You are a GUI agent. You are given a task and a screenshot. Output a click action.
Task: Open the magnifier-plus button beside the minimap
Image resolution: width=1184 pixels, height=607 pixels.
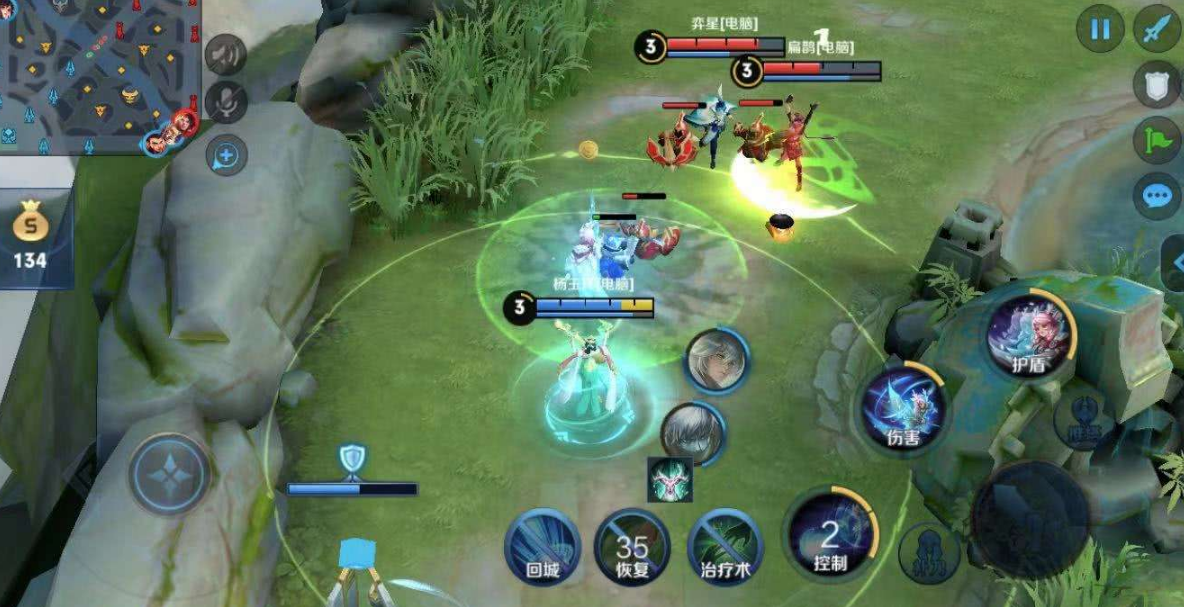click(x=226, y=155)
